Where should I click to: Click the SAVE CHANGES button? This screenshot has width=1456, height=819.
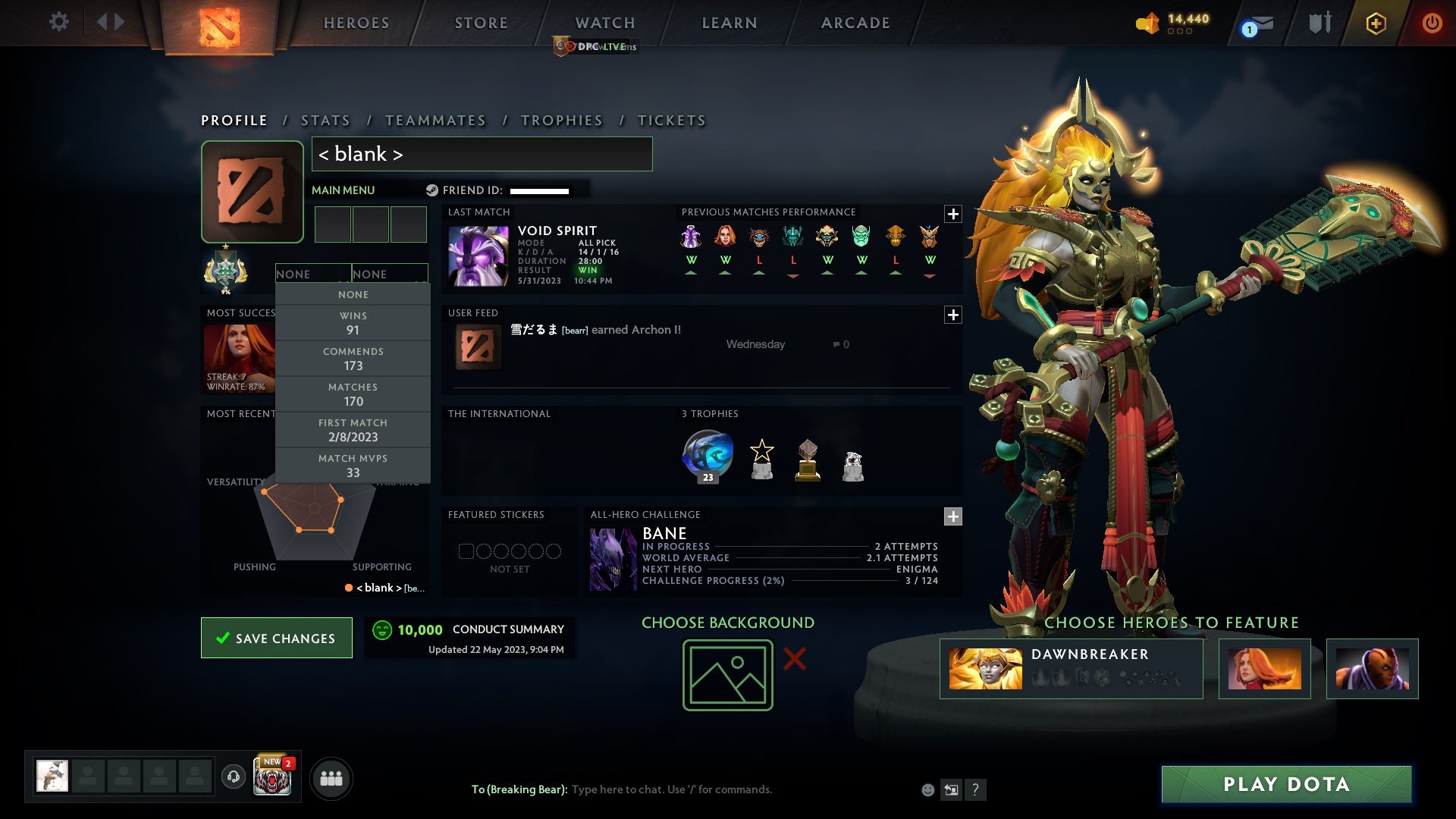tap(276, 638)
